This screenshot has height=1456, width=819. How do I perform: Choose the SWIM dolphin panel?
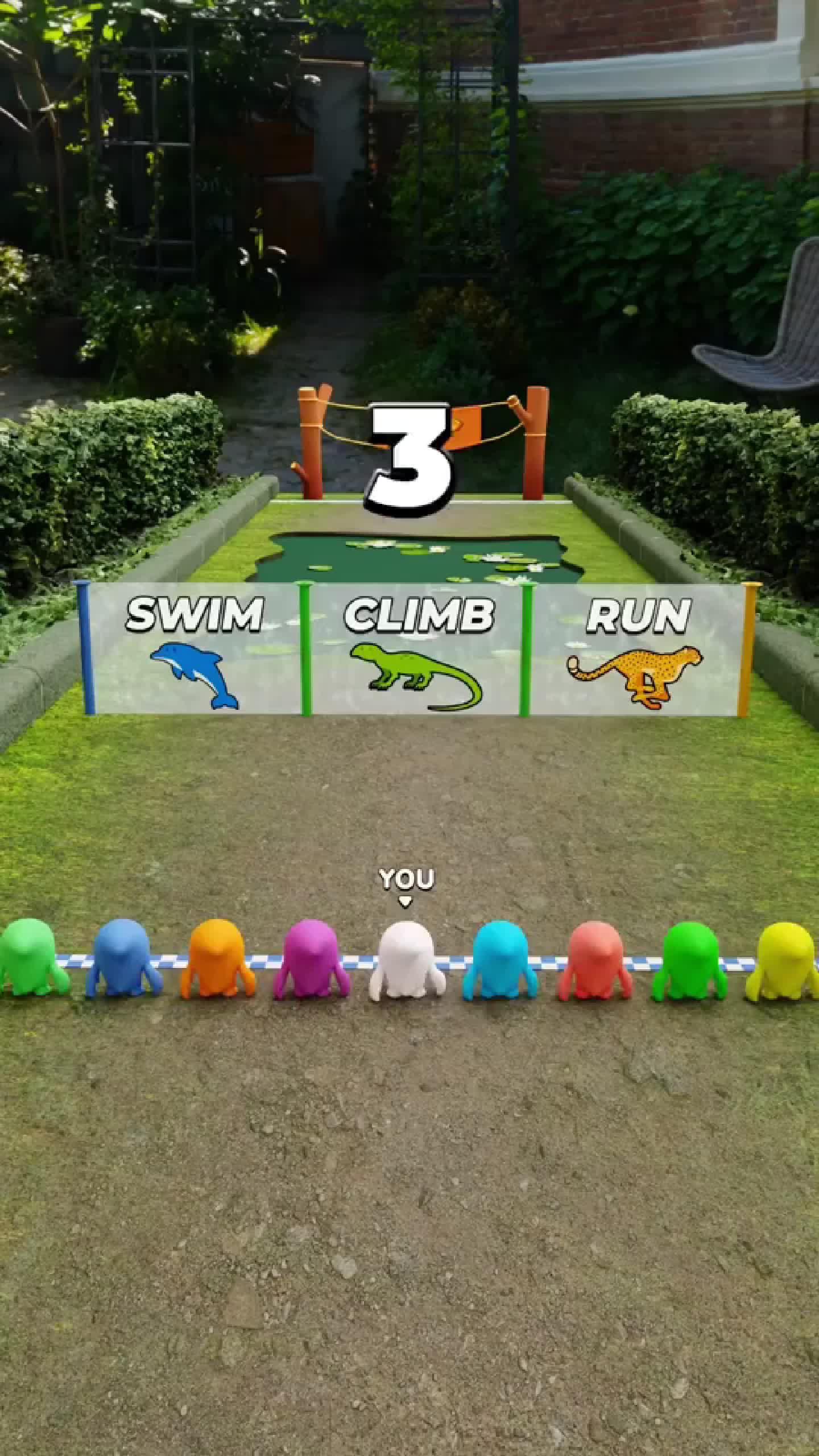click(195, 648)
